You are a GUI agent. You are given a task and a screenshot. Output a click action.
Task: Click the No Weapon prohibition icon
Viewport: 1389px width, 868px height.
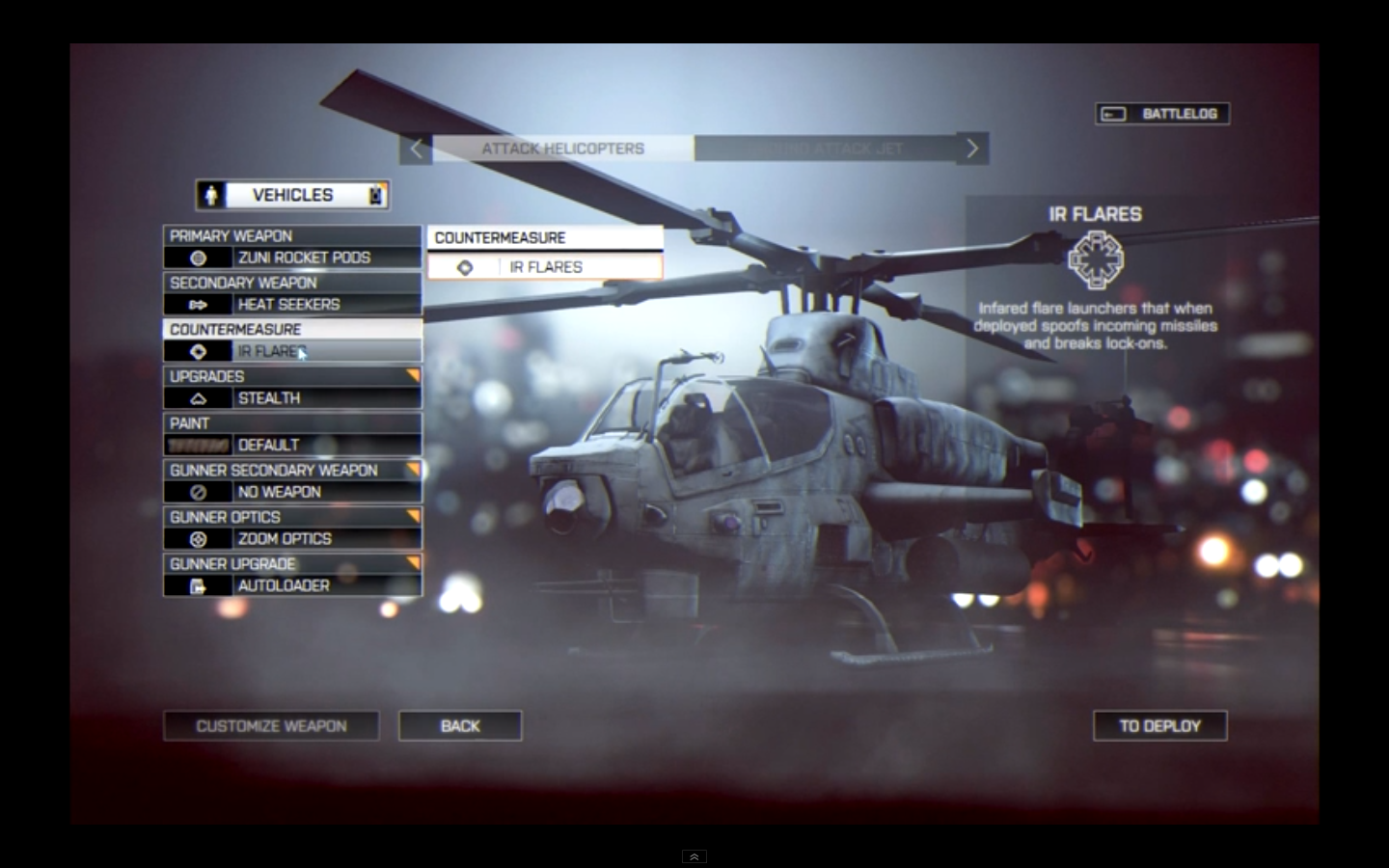tap(199, 492)
